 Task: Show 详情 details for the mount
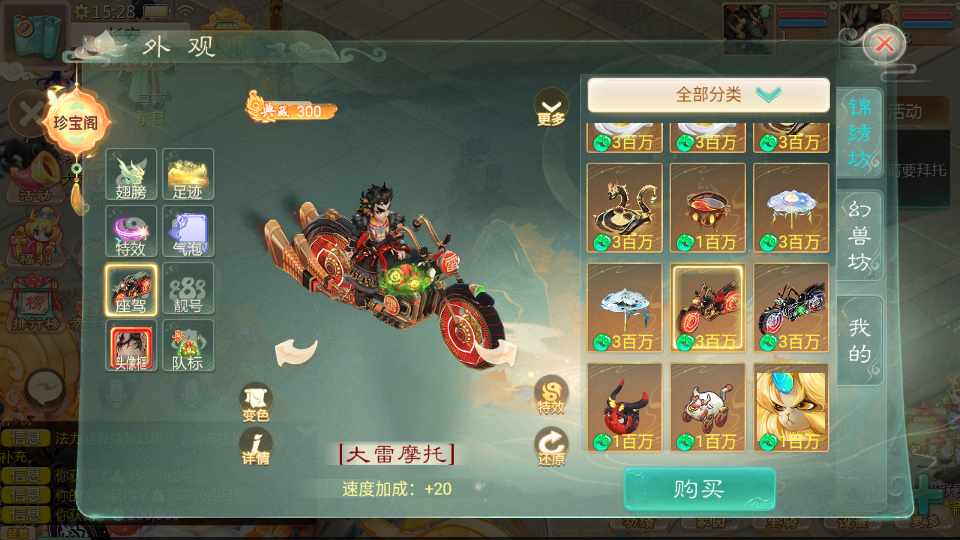point(256,445)
